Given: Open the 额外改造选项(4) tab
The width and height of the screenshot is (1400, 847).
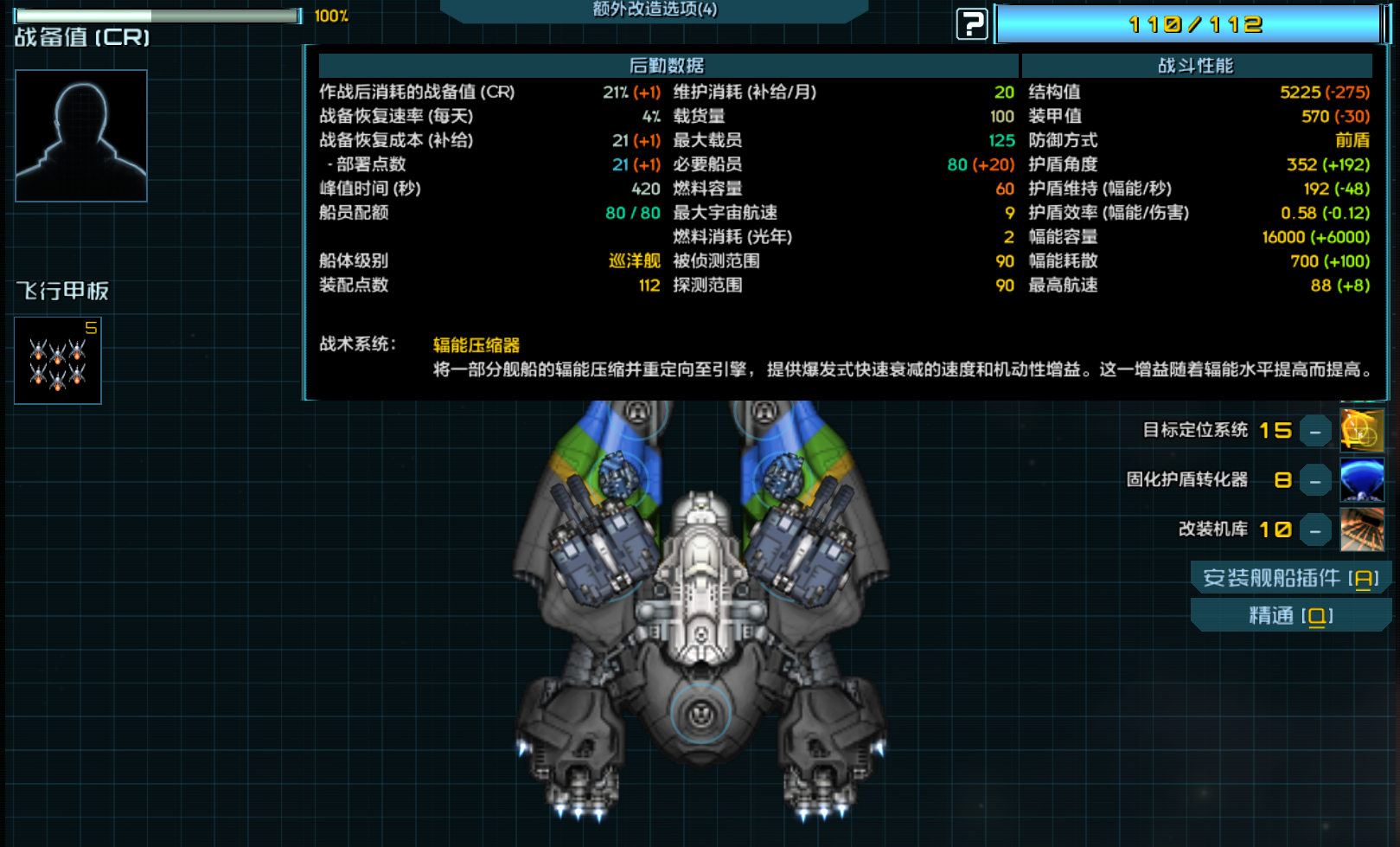Looking at the screenshot, I should (x=655, y=10).
